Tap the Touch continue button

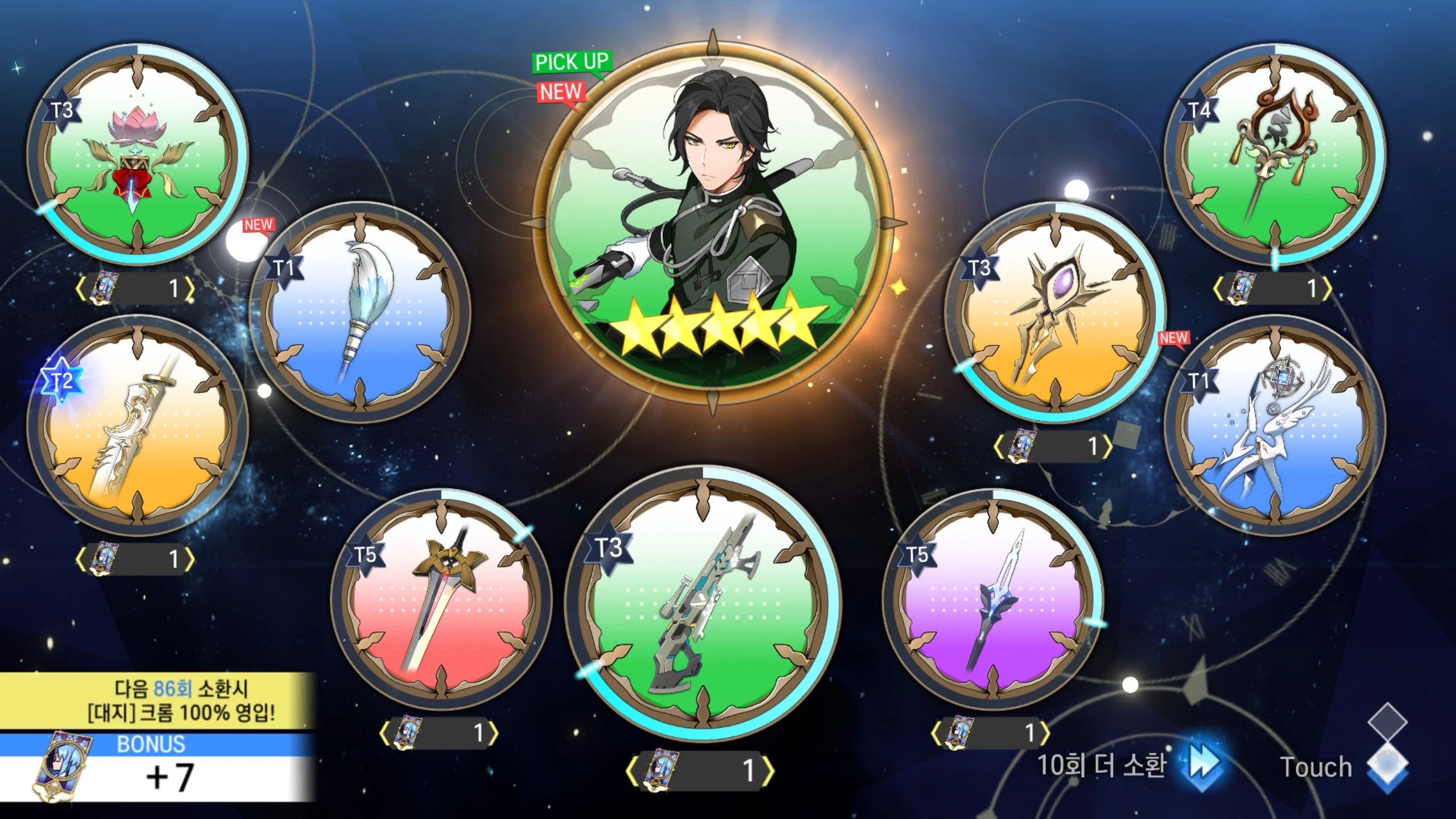[x=1342, y=766]
